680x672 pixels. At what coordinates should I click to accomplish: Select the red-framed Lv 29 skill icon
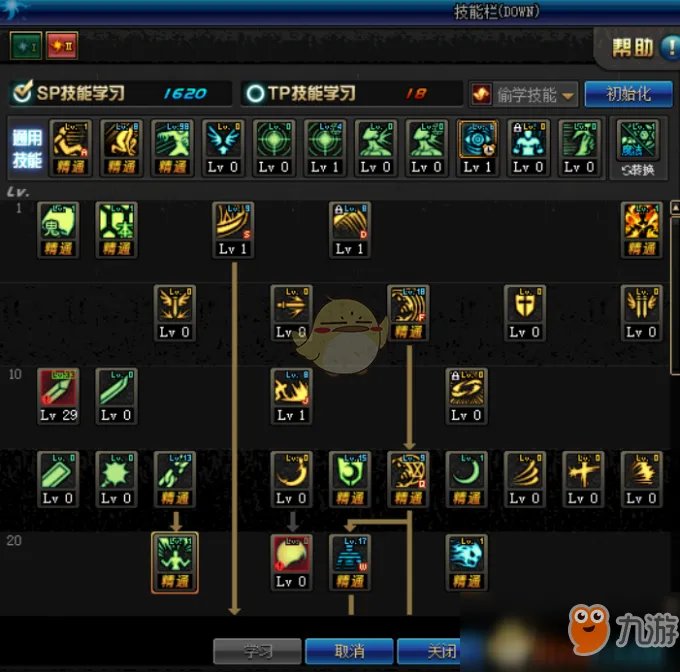coord(58,395)
